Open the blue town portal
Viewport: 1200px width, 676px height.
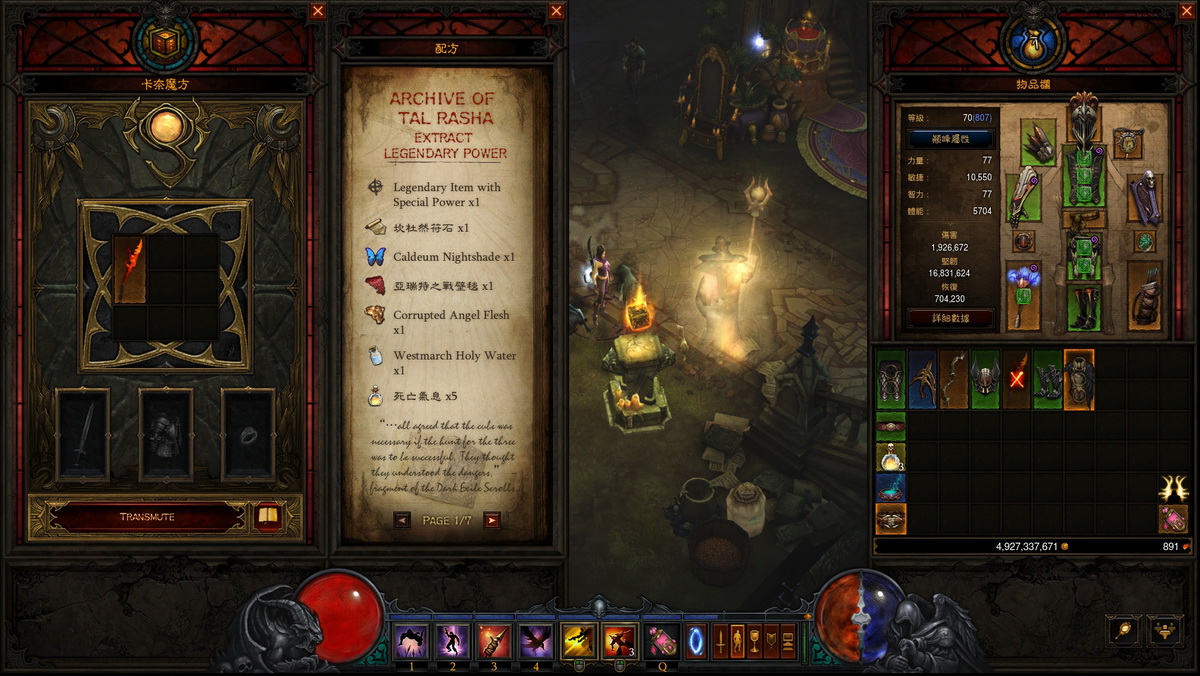click(695, 641)
